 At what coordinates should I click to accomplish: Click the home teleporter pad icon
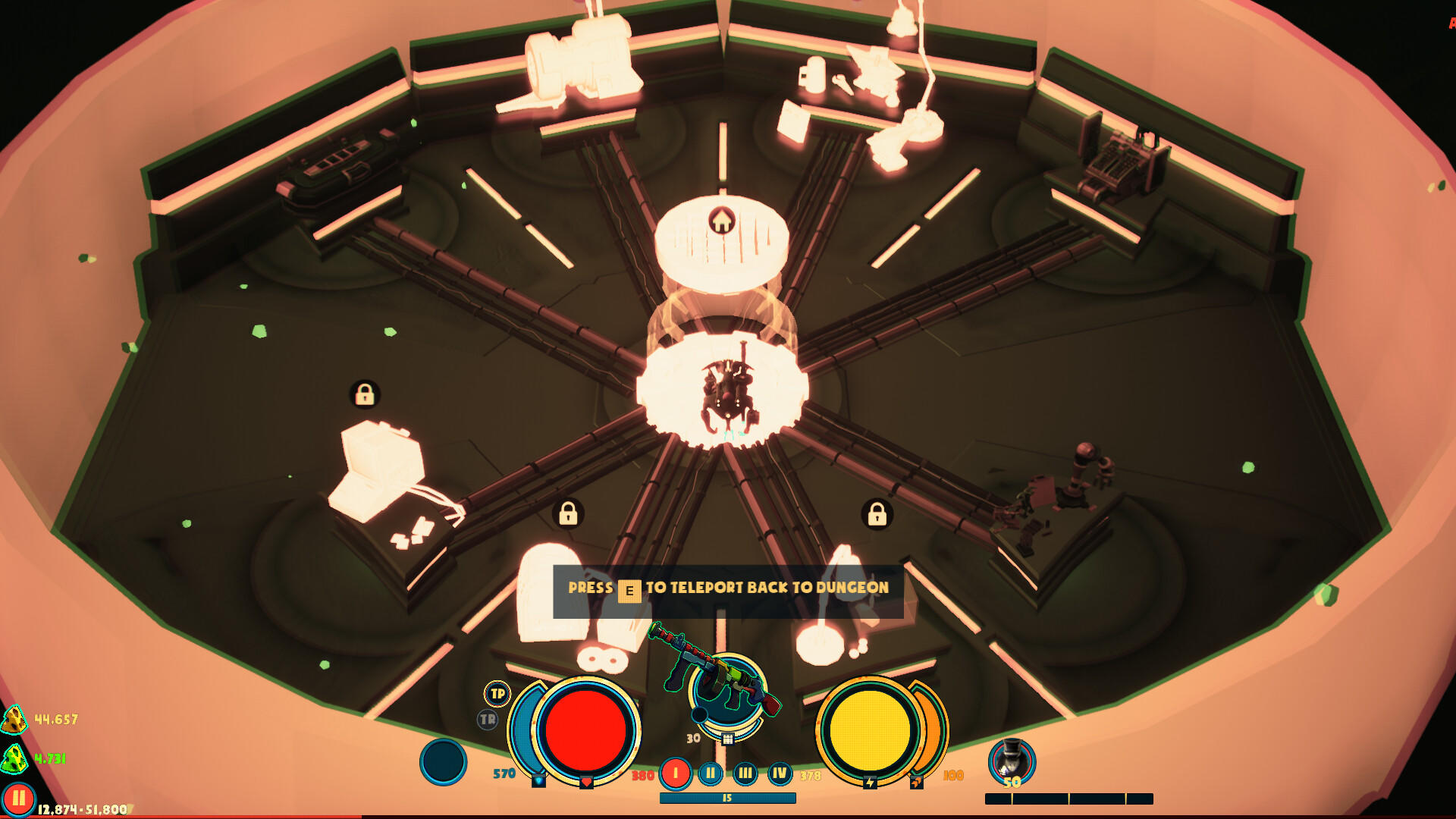click(x=720, y=221)
